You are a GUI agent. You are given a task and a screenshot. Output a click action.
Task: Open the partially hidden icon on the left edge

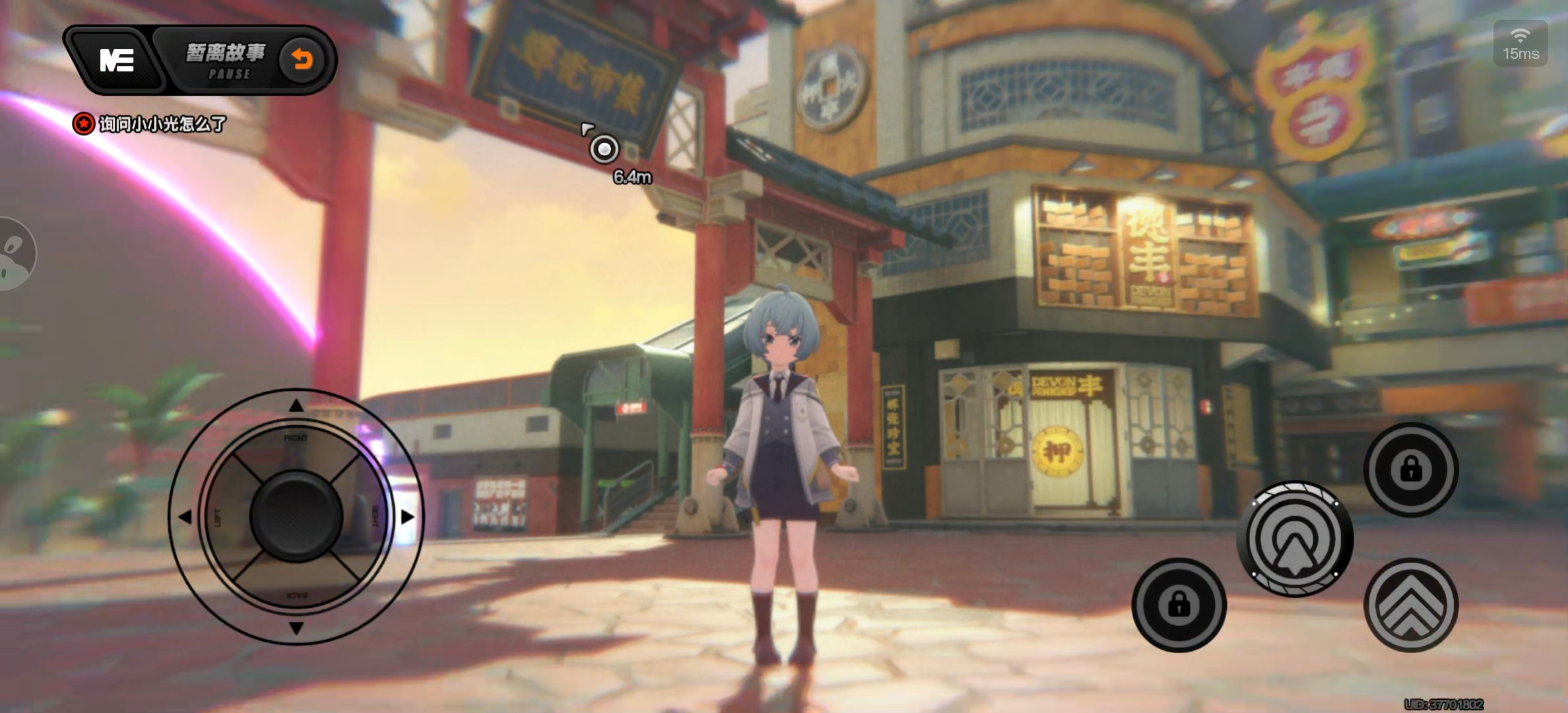coord(15,254)
